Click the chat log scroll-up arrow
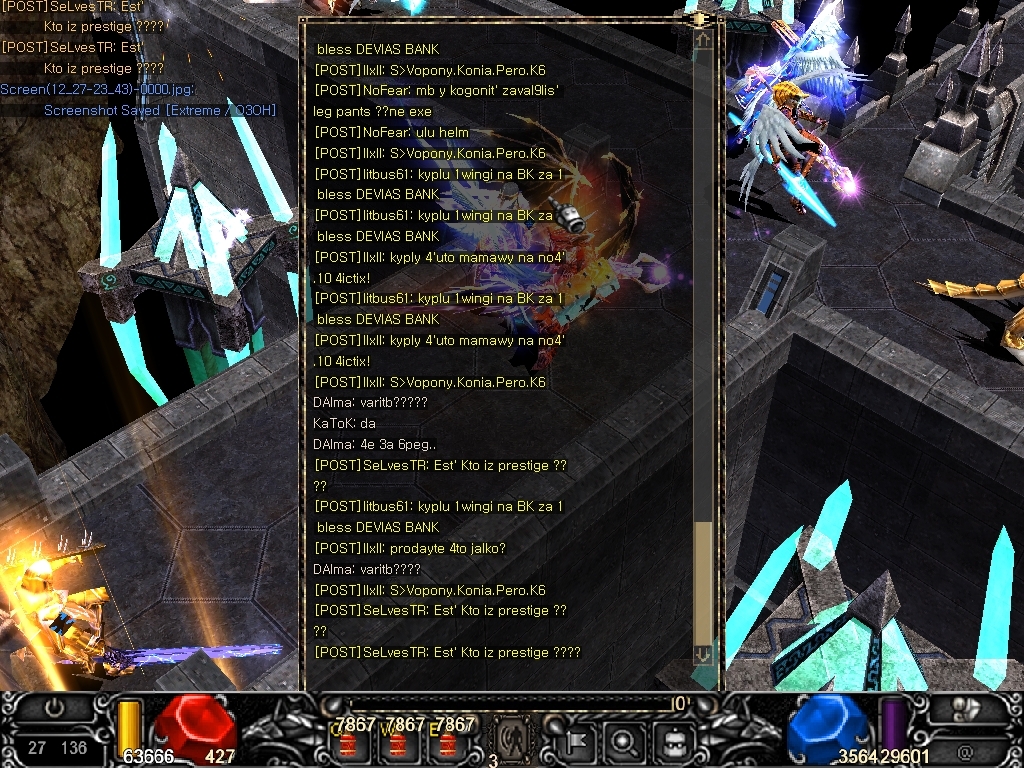This screenshot has width=1024, height=768. 703,40
